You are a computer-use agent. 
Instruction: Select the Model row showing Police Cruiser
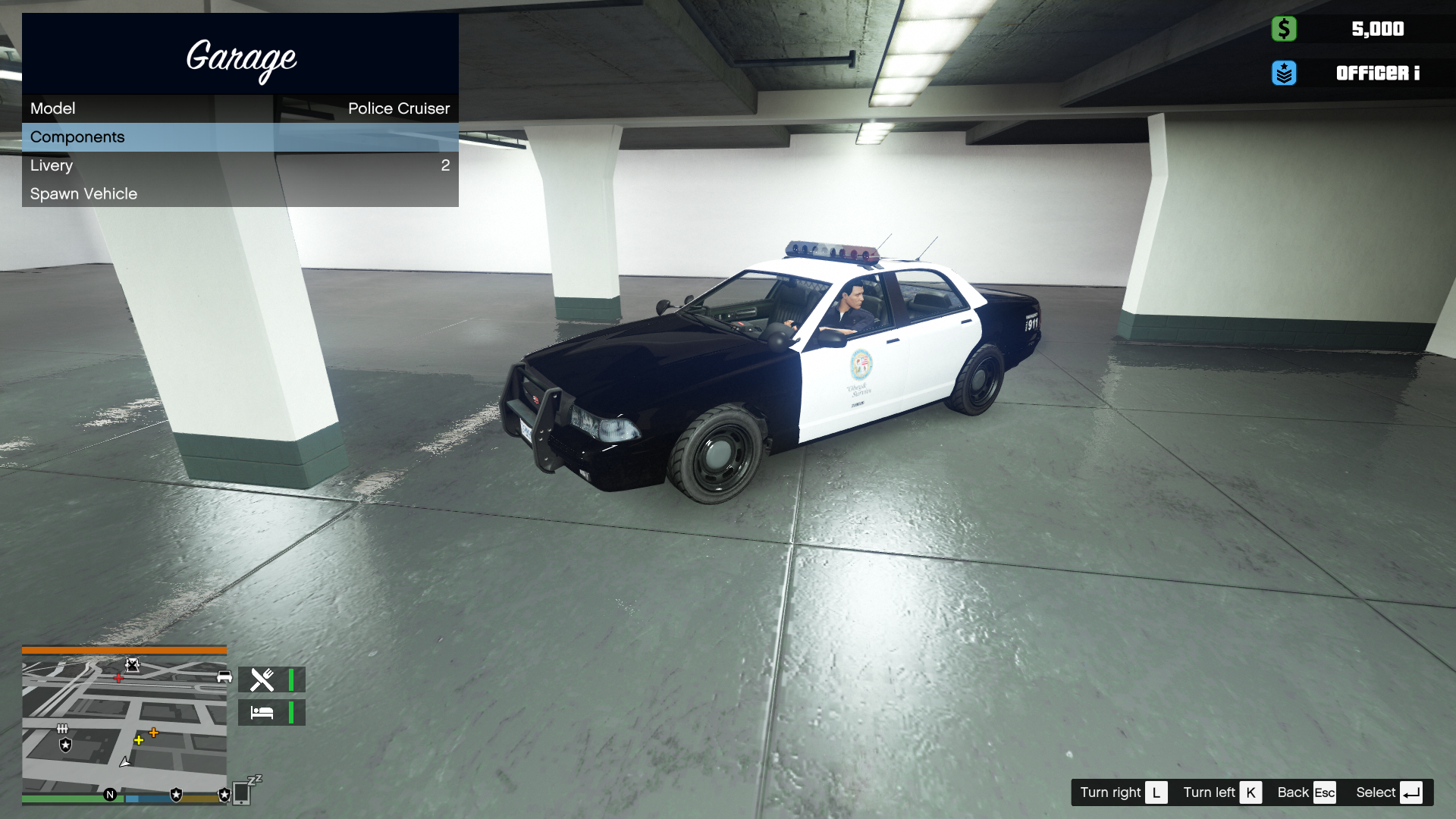pyautogui.click(x=240, y=108)
